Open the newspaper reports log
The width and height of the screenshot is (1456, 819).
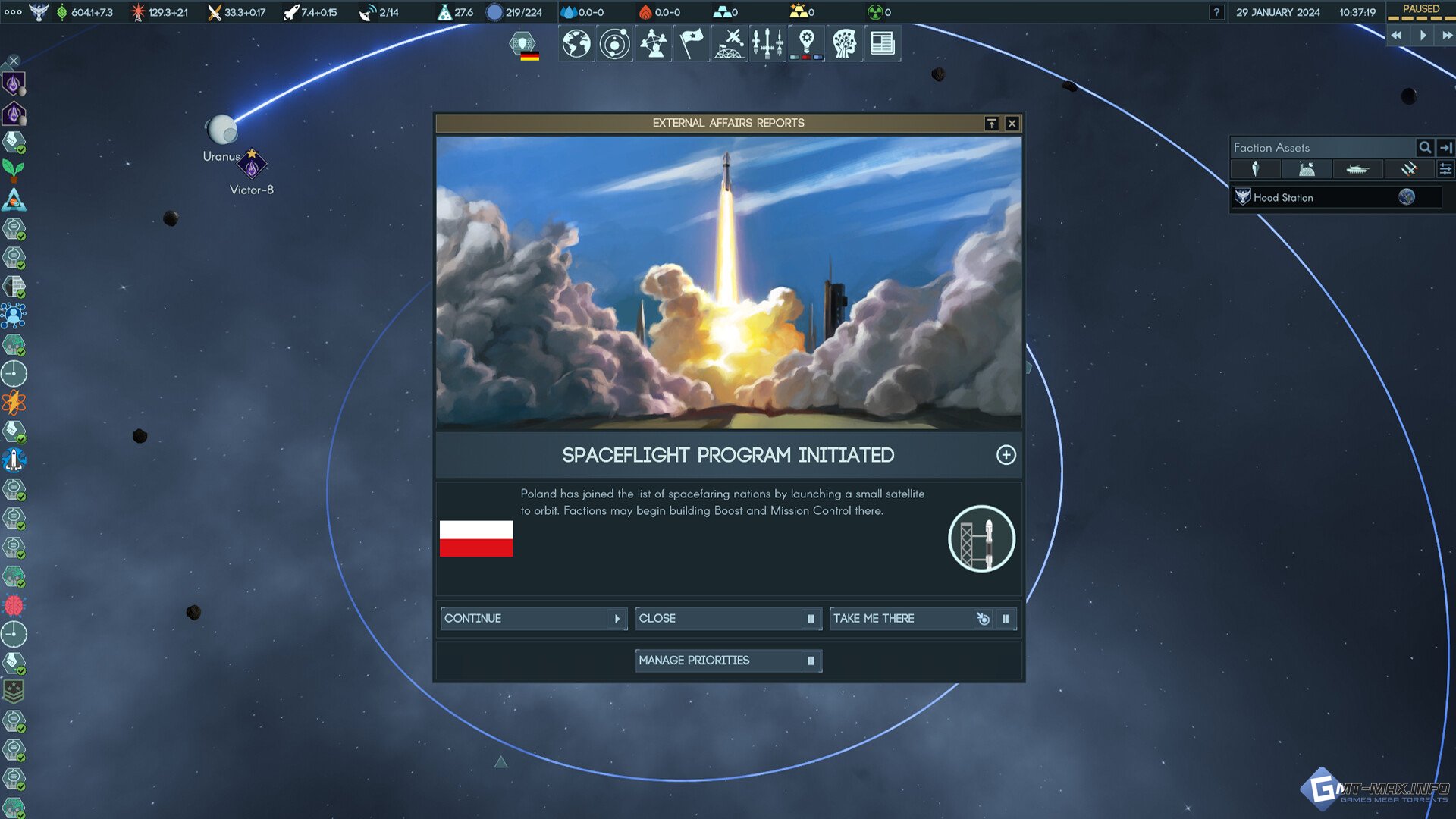click(x=882, y=43)
